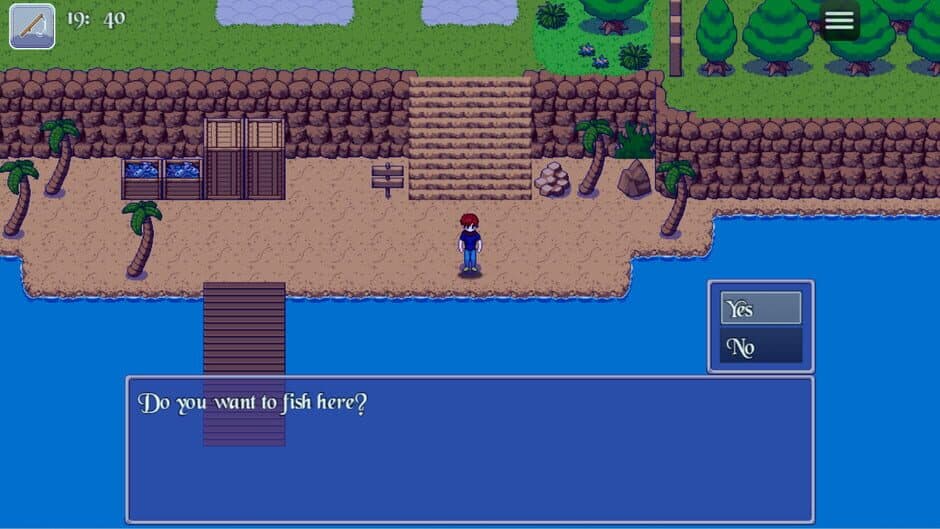Viewport: 940px width, 529px height.
Task: Select the No dialogue option
Action: [x=760, y=347]
